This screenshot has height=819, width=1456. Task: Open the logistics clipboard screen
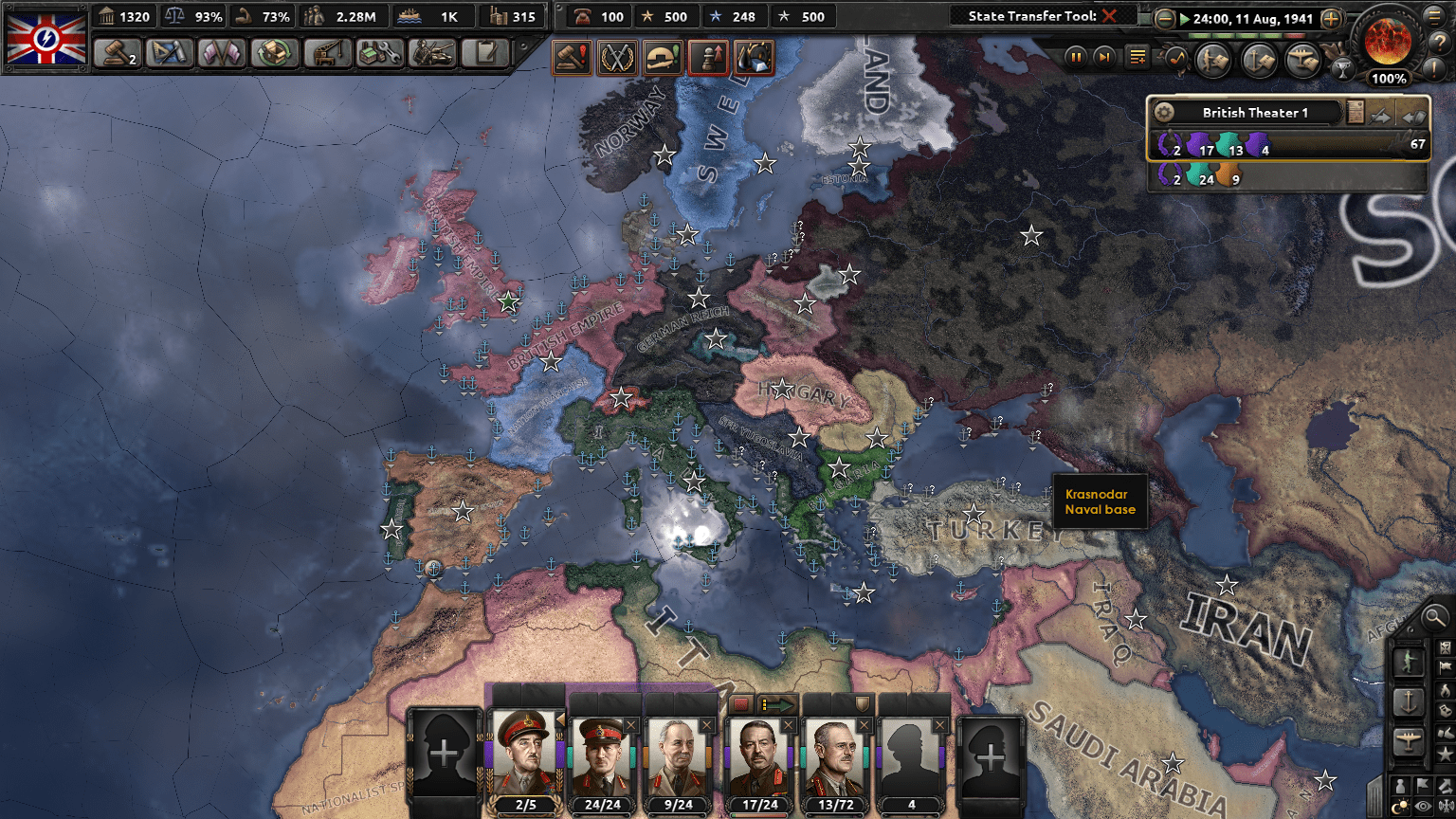click(x=485, y=53)
